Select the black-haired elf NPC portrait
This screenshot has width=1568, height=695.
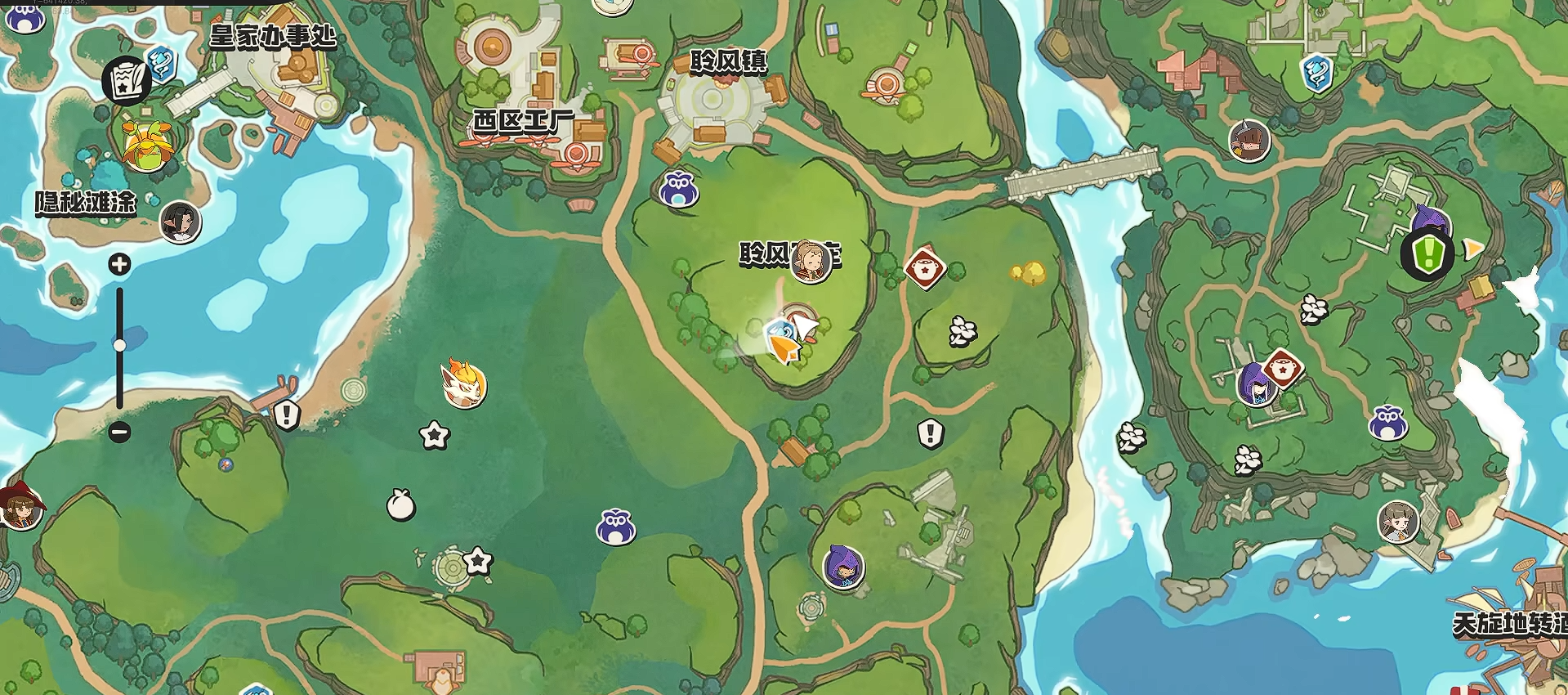pyautogui.click(x=180, y=222)
